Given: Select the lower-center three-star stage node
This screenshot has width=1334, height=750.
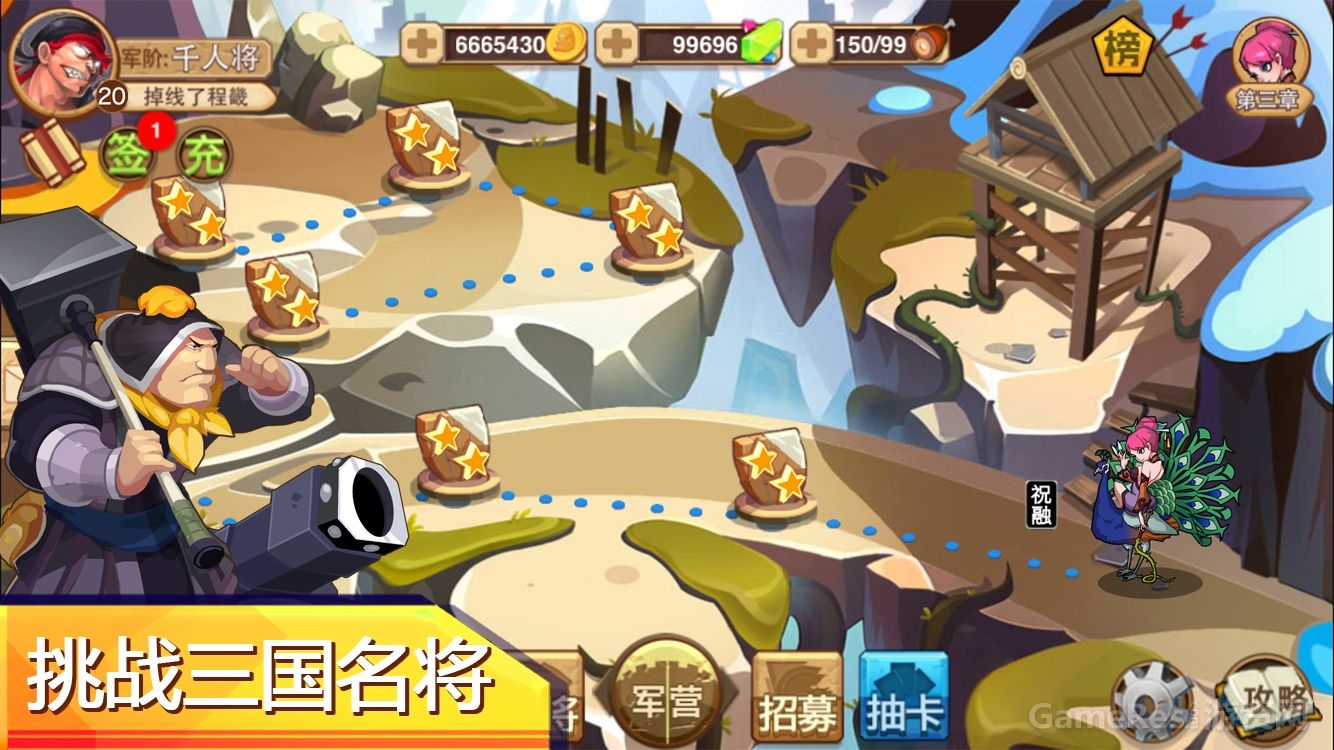Looking at the screenshot, I should [770, 470].
